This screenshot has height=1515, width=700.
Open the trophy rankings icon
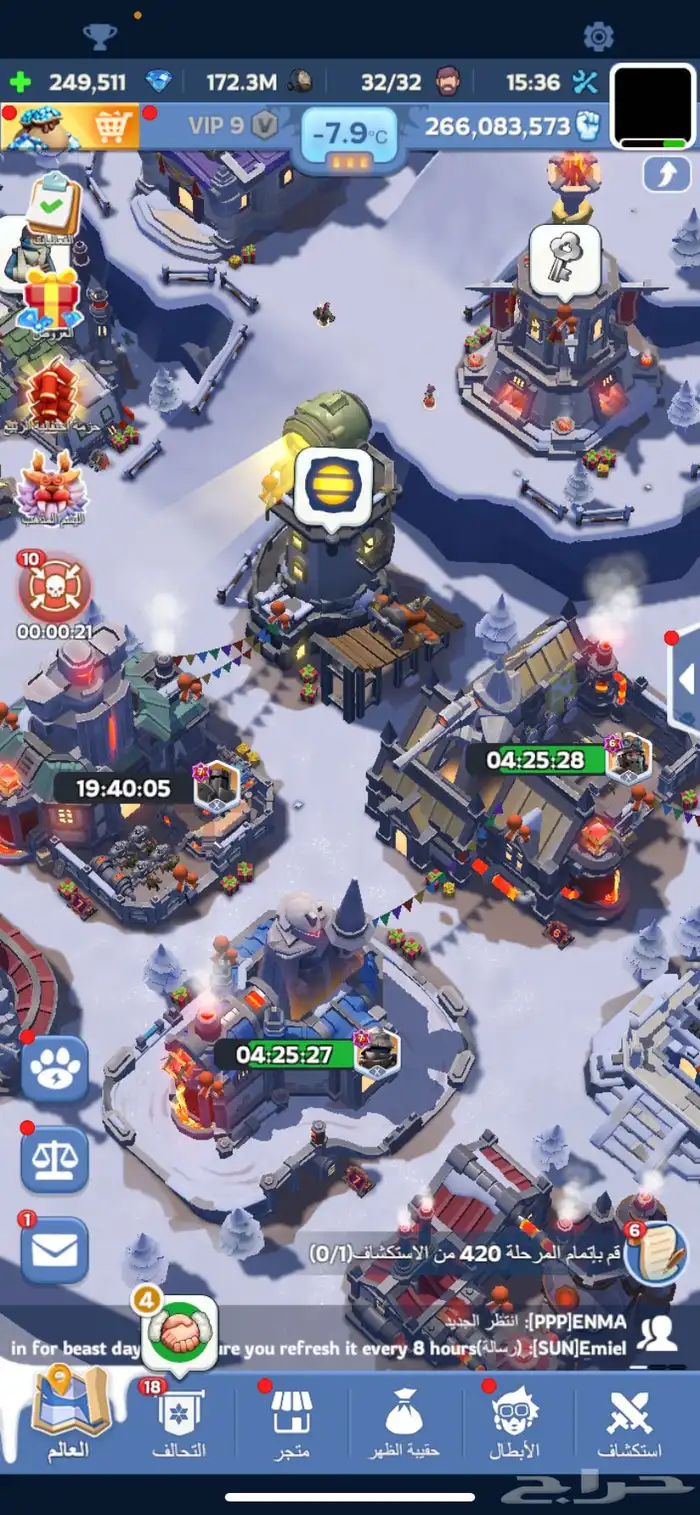[x=100, y=37]
